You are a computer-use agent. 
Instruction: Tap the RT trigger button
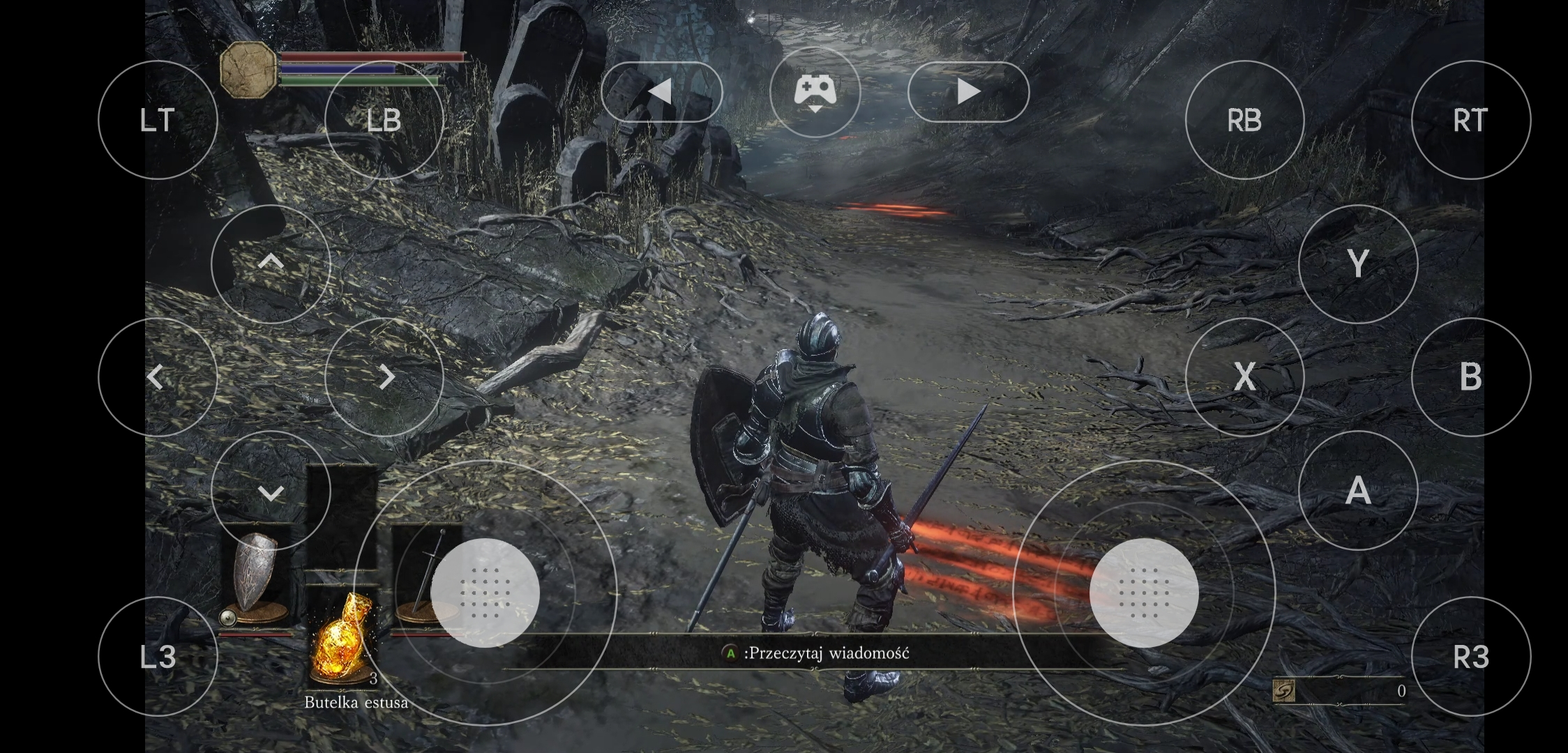click(1470, 120)
